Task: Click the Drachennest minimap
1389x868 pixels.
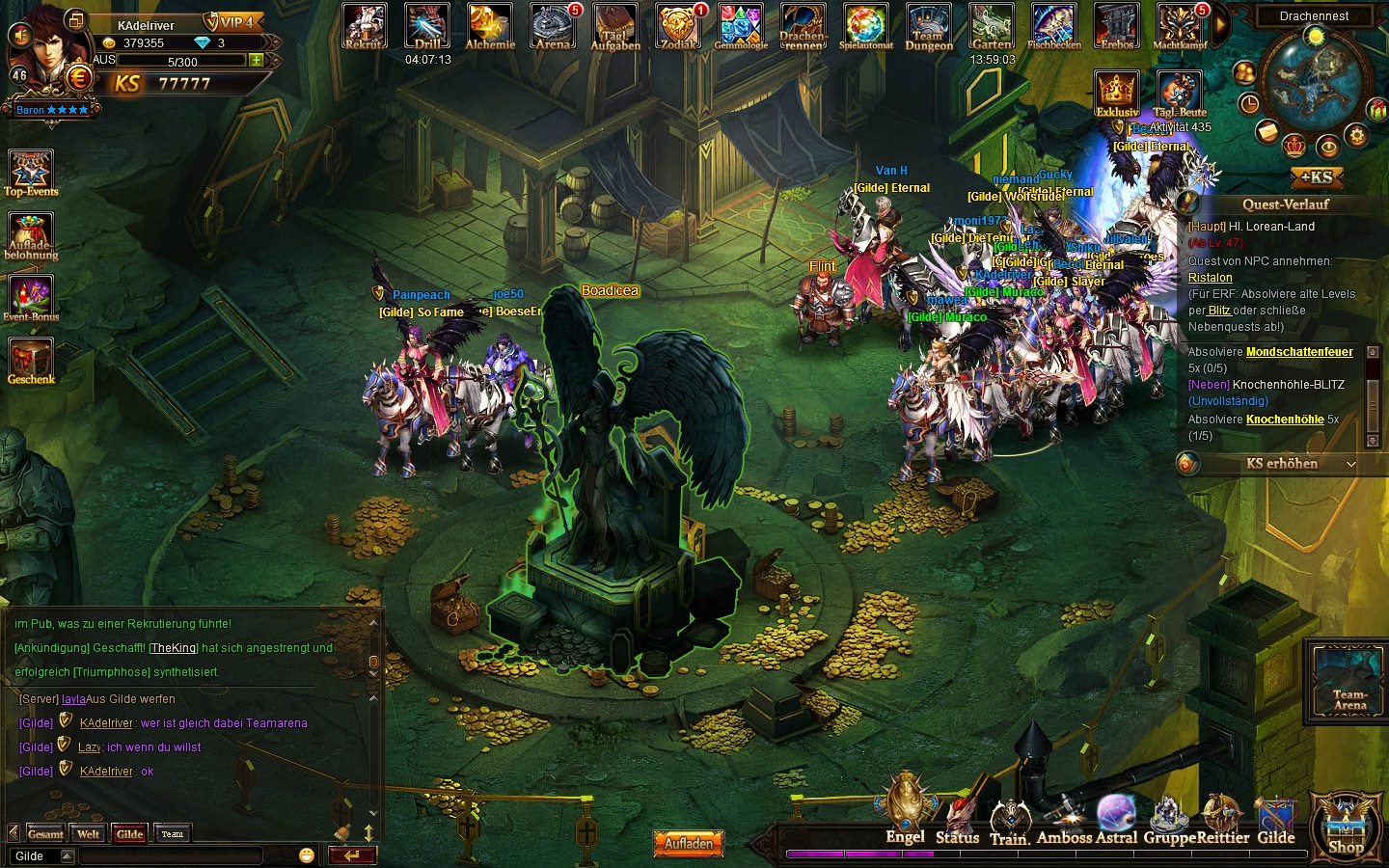Action: [1314, 80]
